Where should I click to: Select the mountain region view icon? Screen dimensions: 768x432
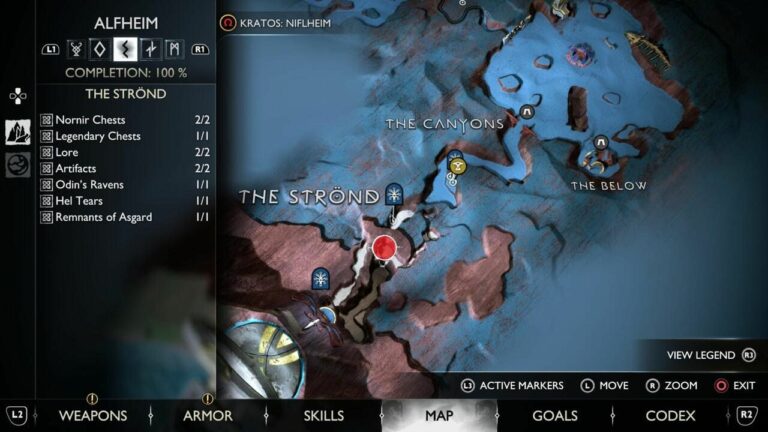click(x=18, y=131)
